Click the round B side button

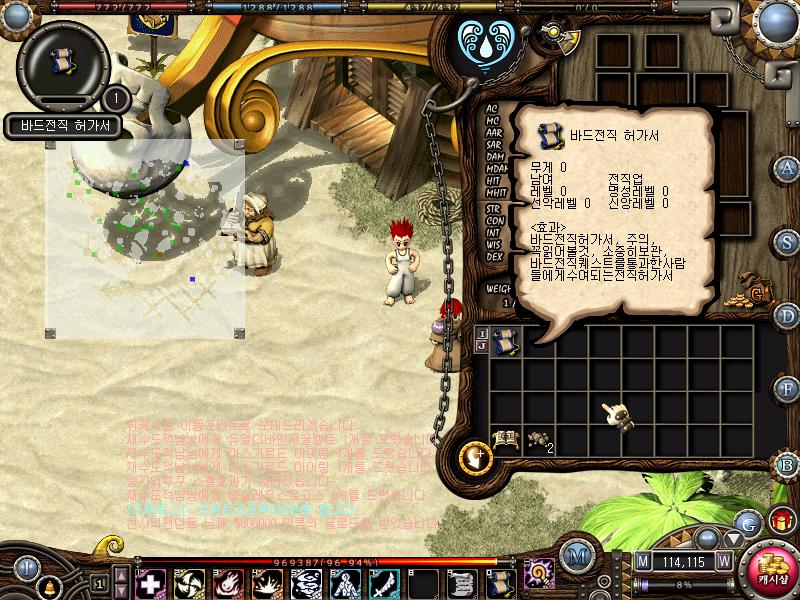point(788,464)
